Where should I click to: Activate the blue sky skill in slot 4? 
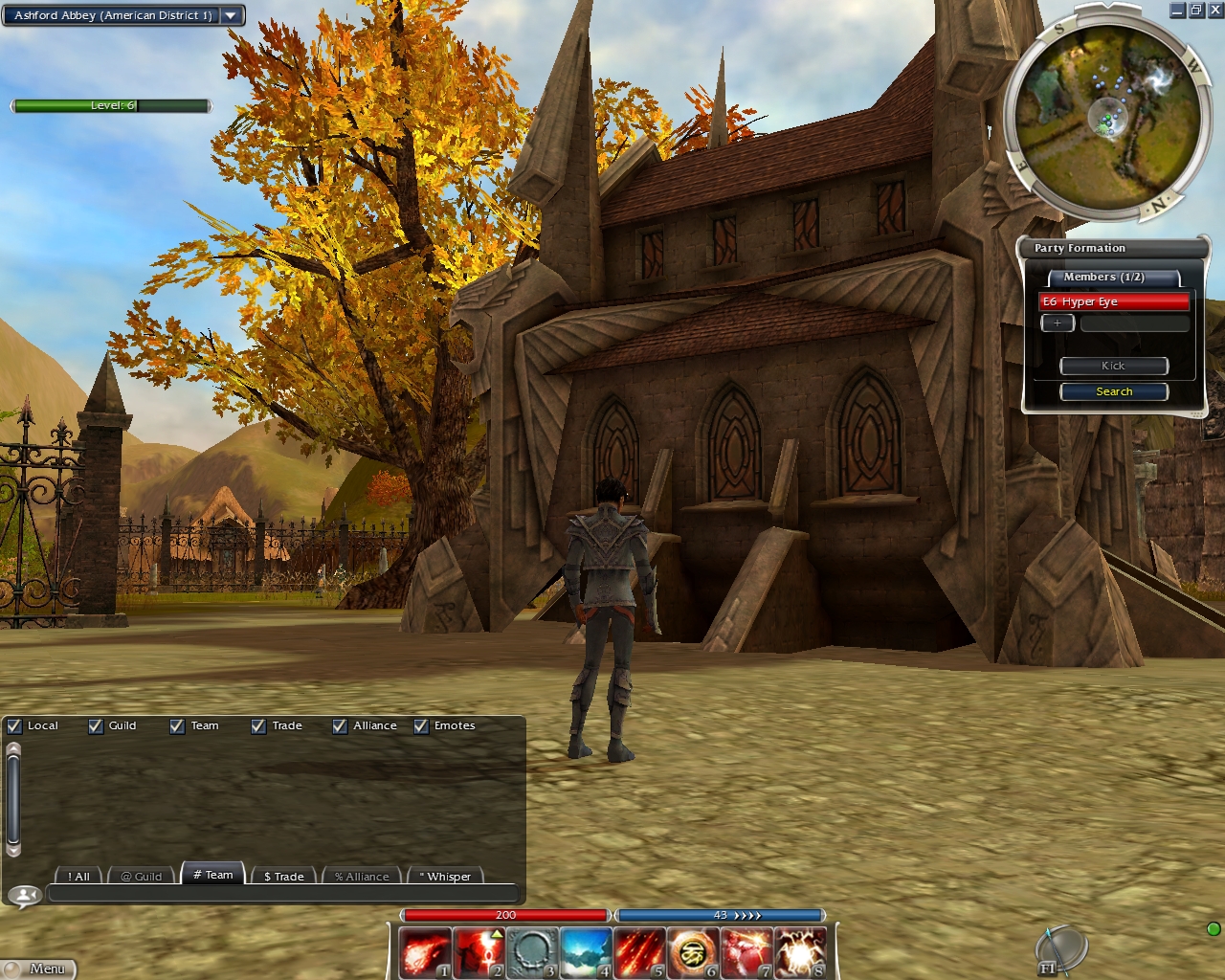click(x=585, y=953)
